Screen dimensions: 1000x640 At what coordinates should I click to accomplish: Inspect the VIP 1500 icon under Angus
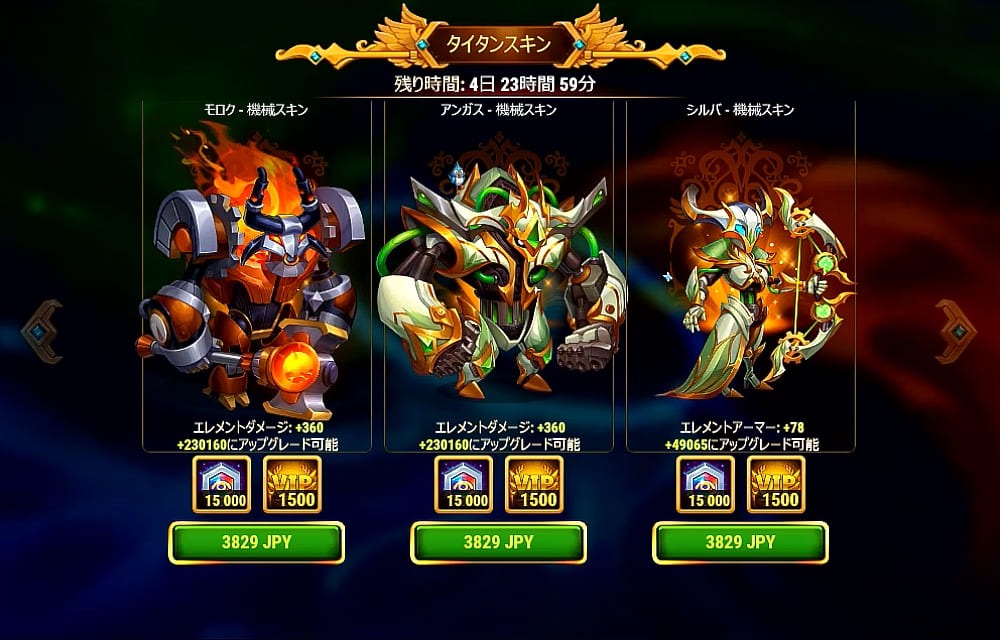tap(534, 484)
